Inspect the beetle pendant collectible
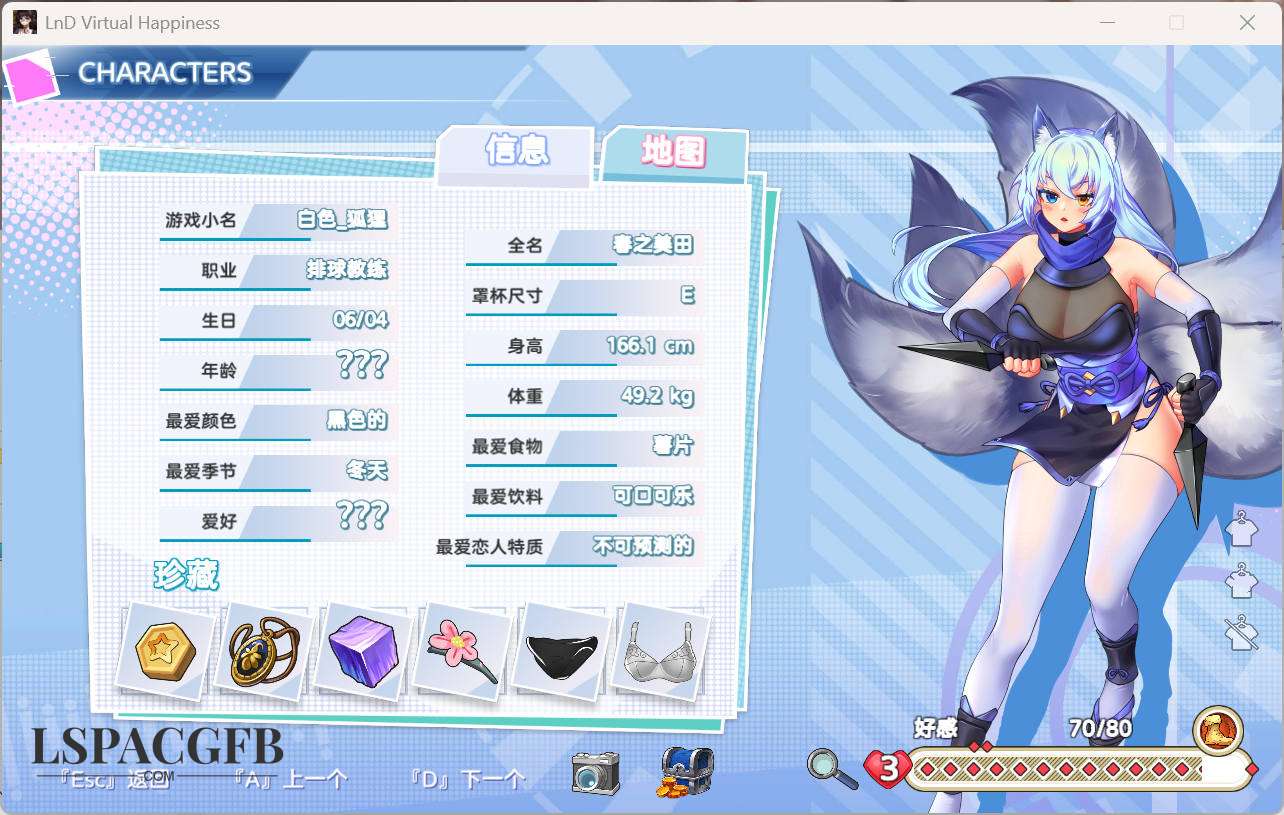Viewport: 1284px width, 815px height. click(264, 651)
